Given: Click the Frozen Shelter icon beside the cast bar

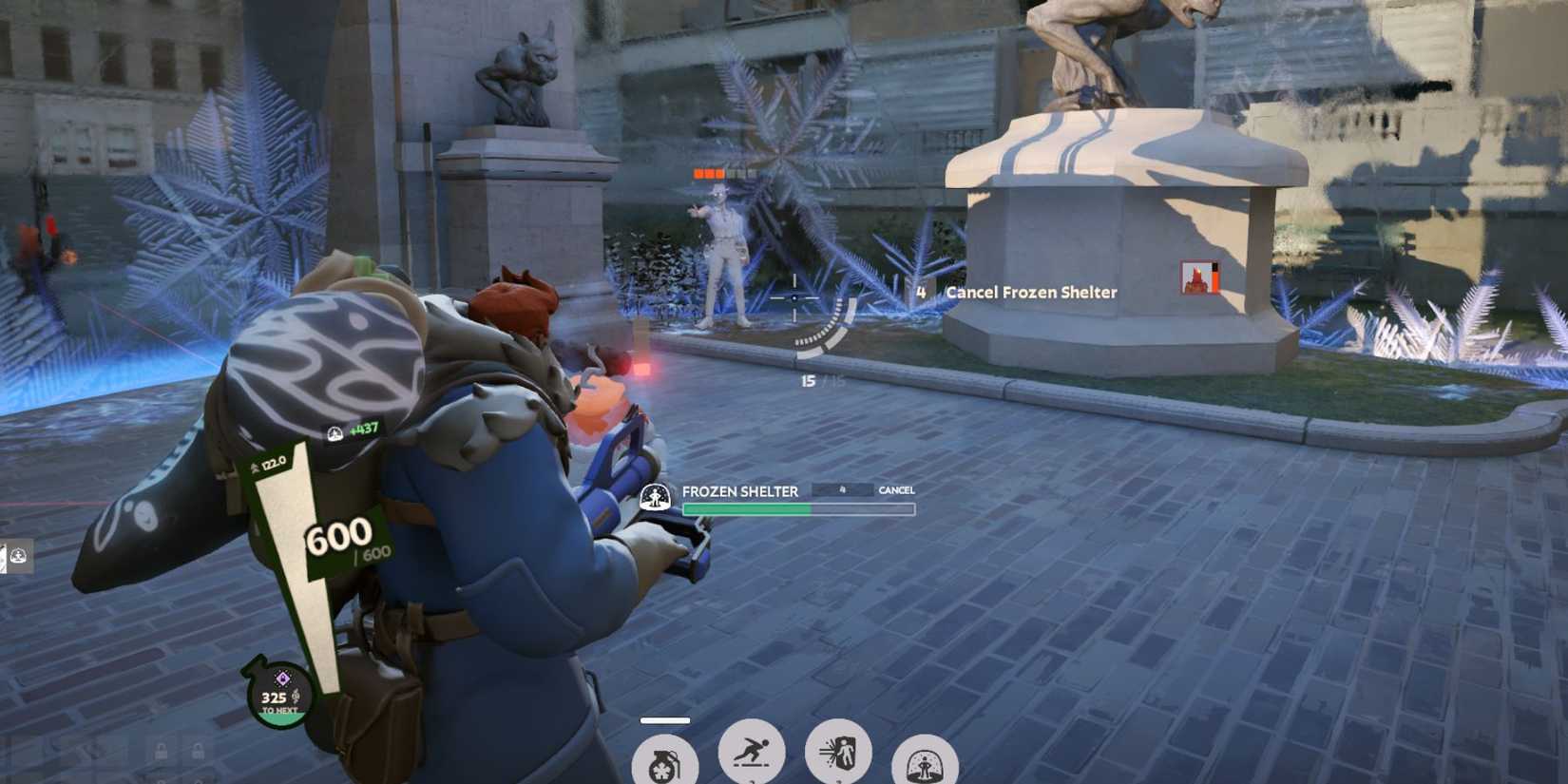Looking at the screenshot, I should coord(654,495).
